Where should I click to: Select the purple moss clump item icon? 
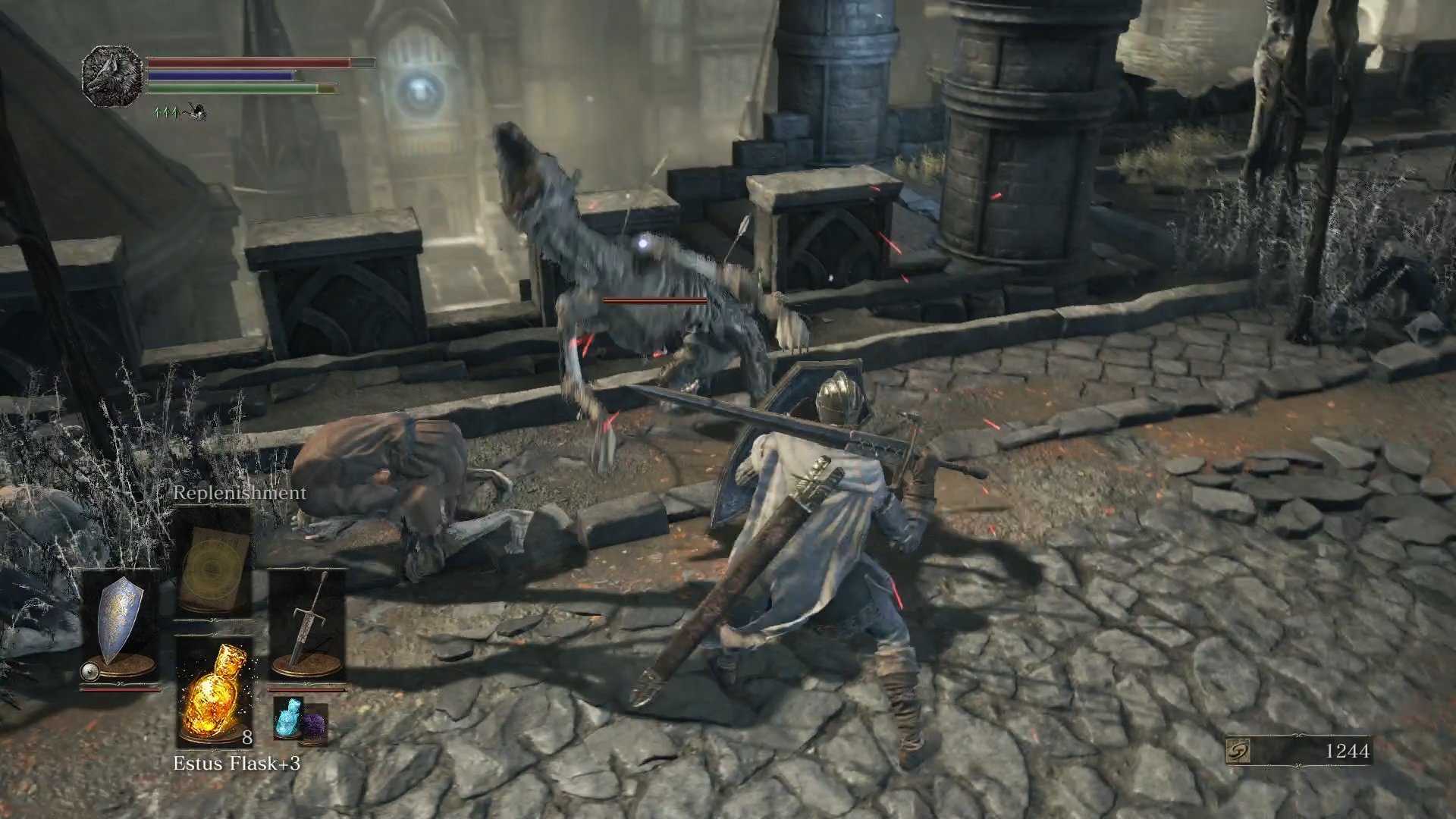[315, 724]
